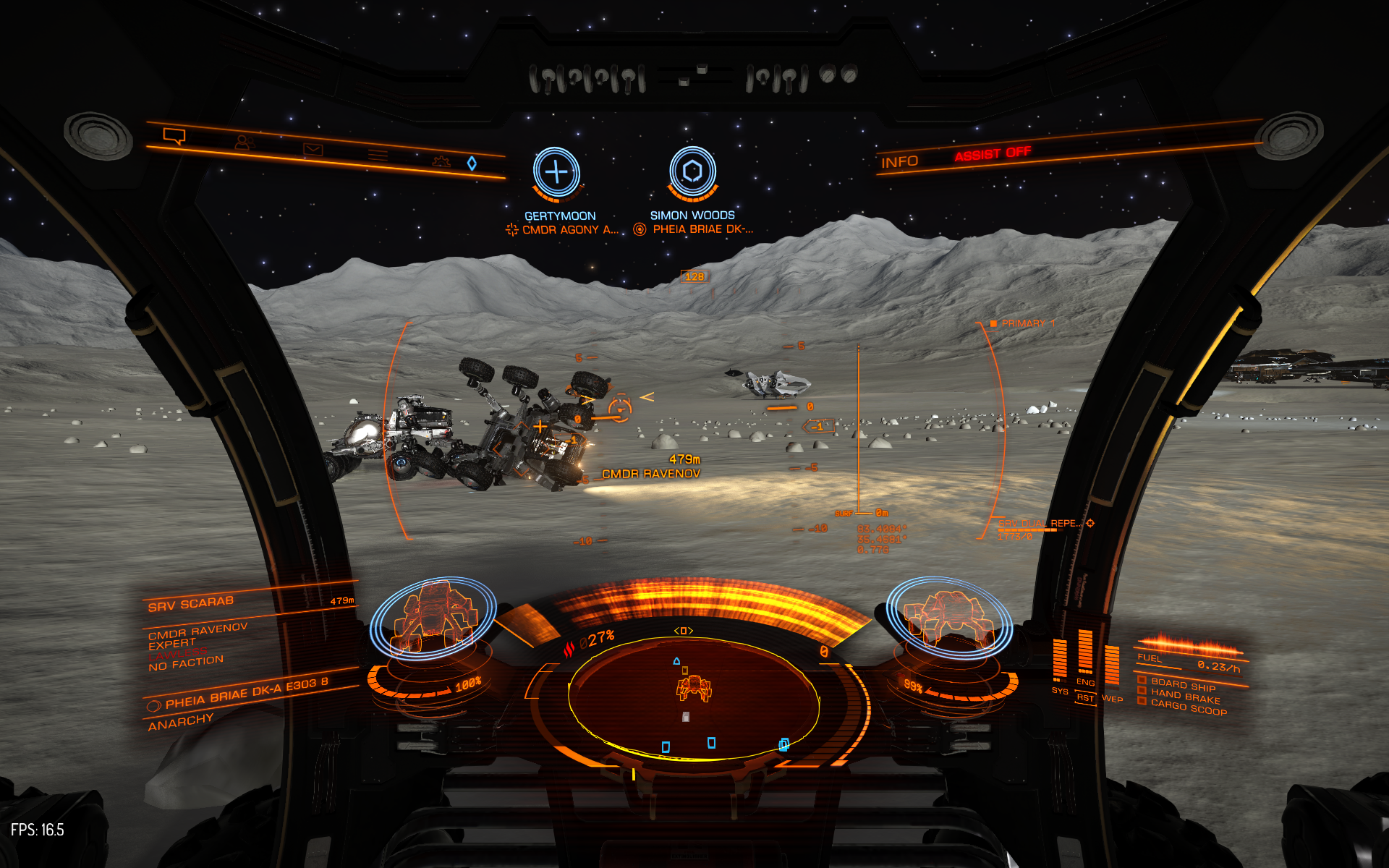Open the INFO panel header

pos(899,162)
